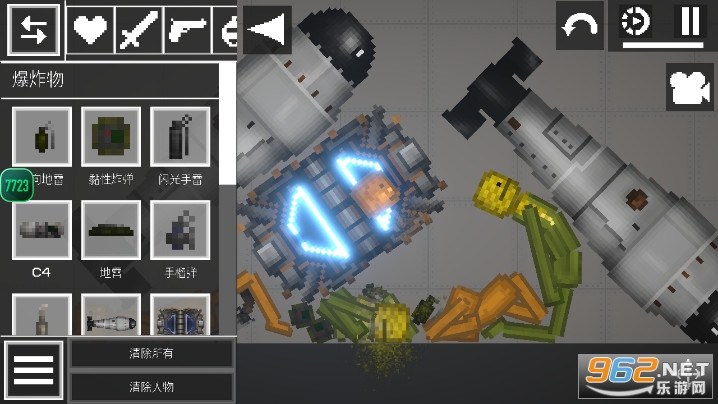Click the 清除所有 clear all button
Screen dimensions: 718x404
click(x=151, y=353)
